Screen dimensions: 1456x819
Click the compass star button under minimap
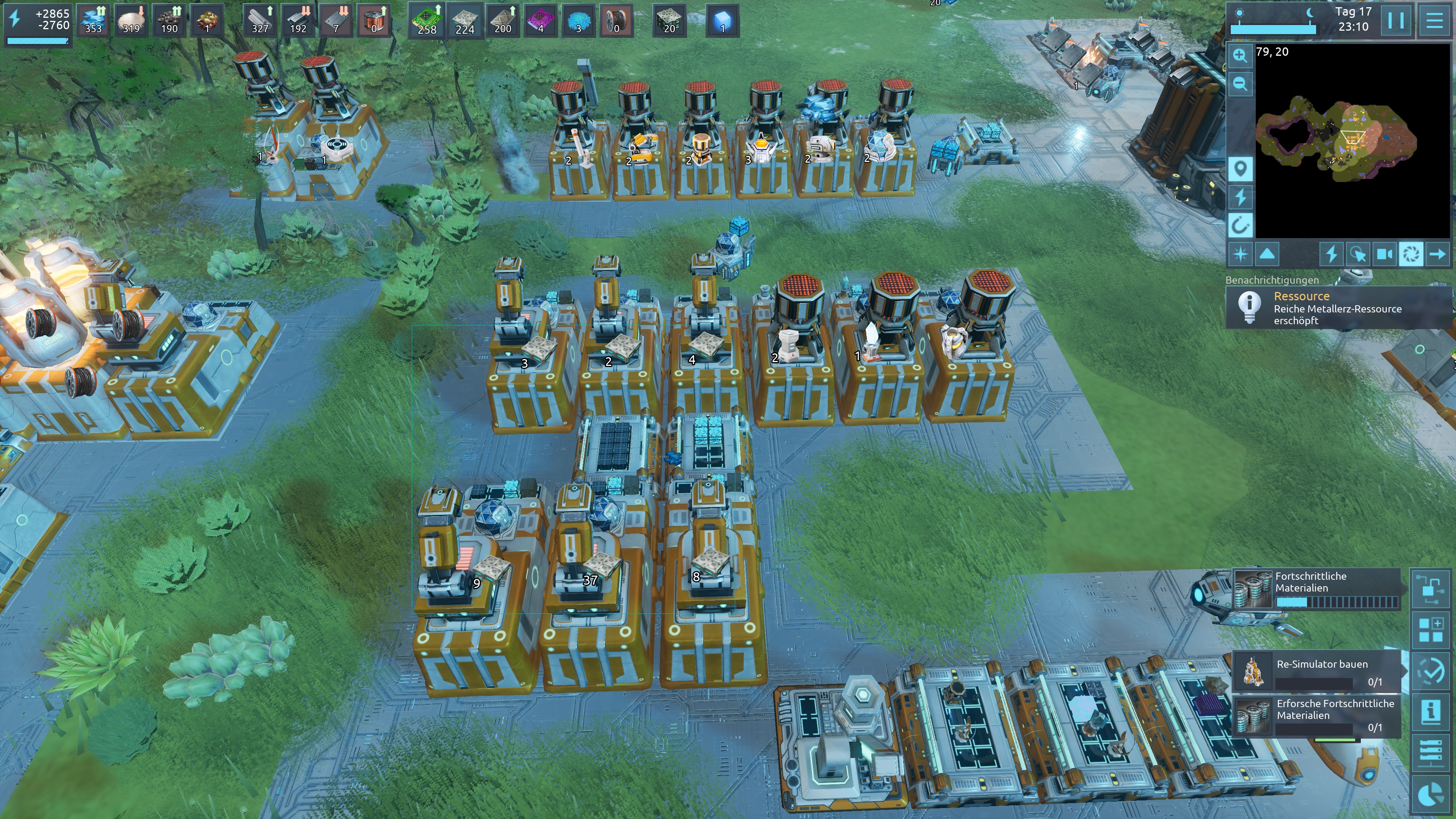click(1240, 254)
